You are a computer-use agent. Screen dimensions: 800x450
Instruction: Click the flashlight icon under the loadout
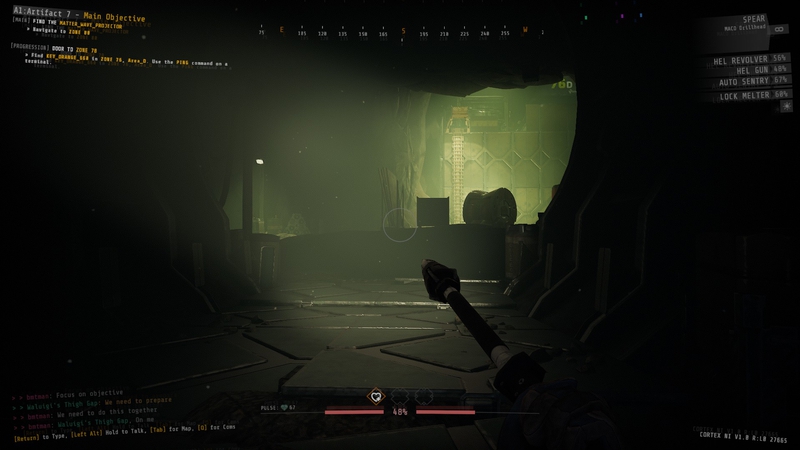786,106
